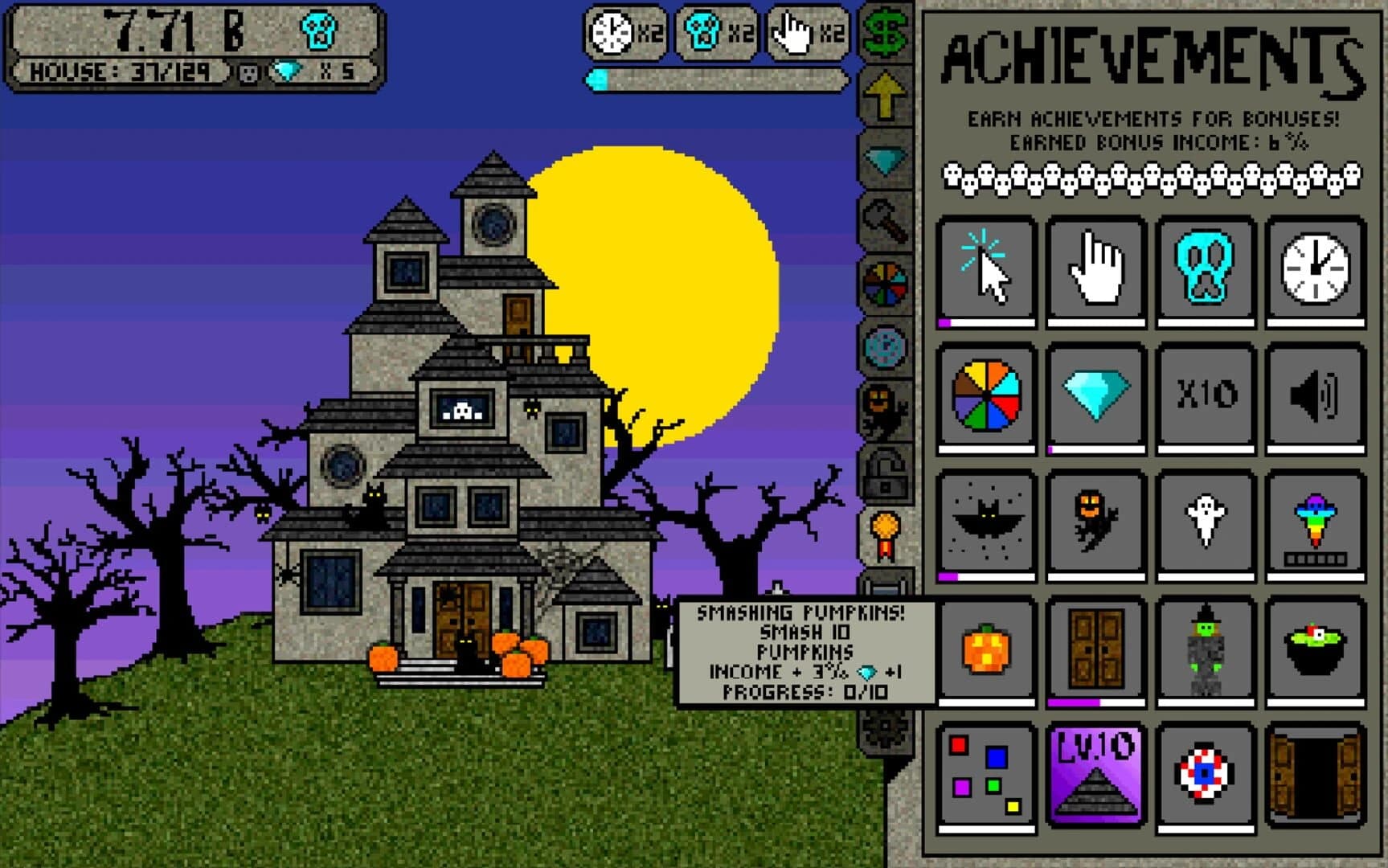Click the house counter showing 37/129
Image resolution: width=1388 pixels, height=868 pixels.
[121, 72]
